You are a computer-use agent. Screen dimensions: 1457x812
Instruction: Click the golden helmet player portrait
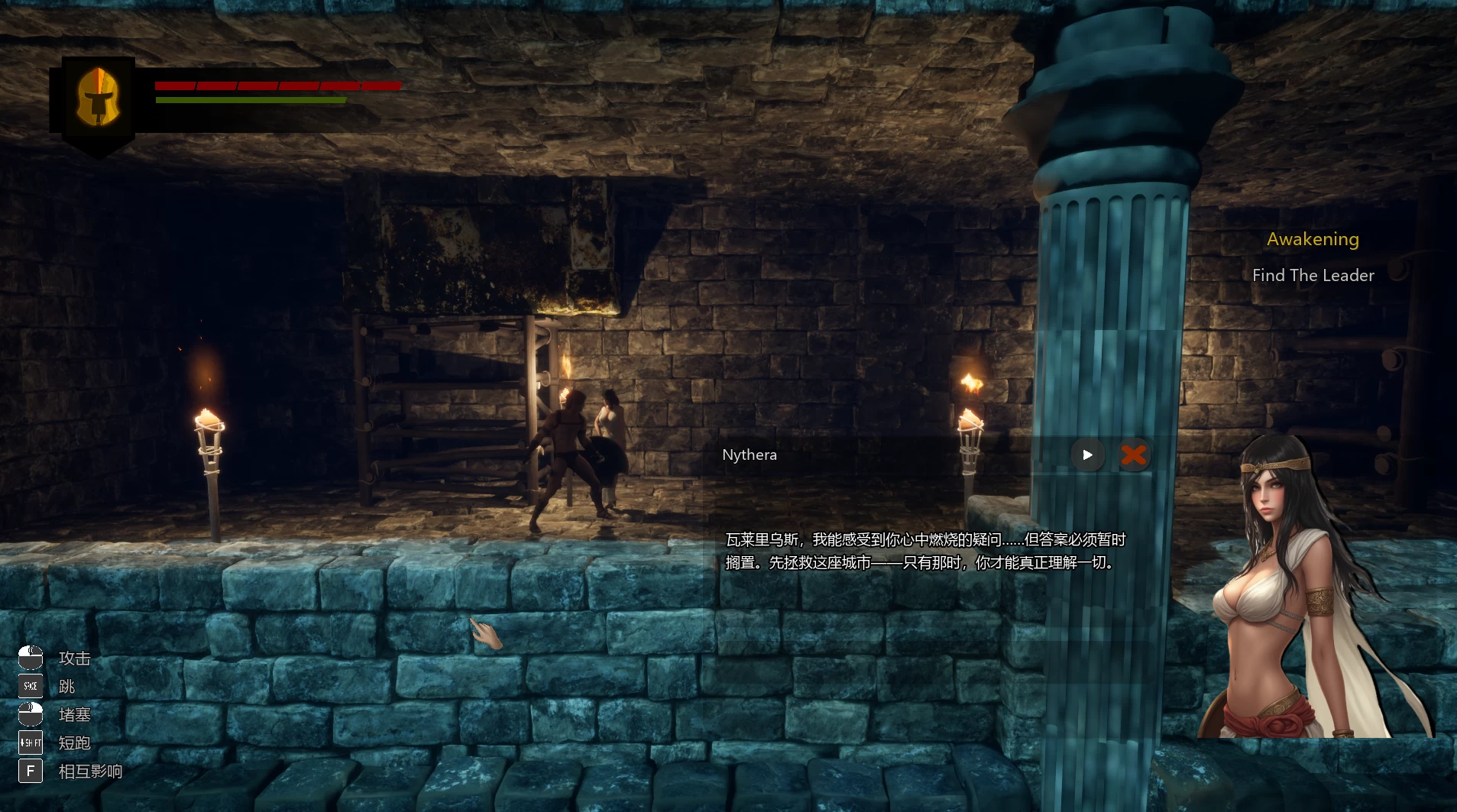pyautogui.click(x=97, y=98)
